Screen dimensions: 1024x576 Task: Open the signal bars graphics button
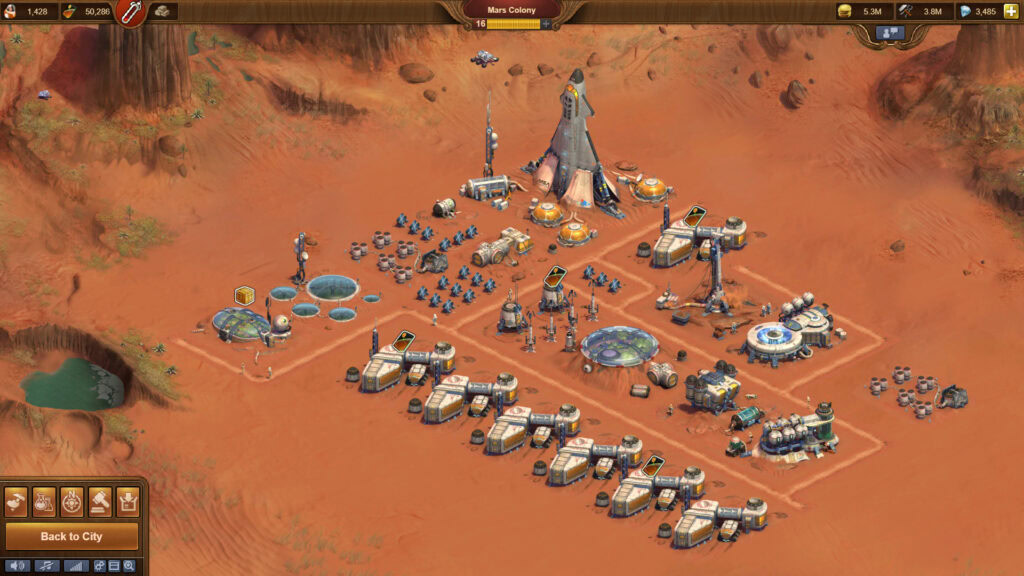tap(75, 566)
